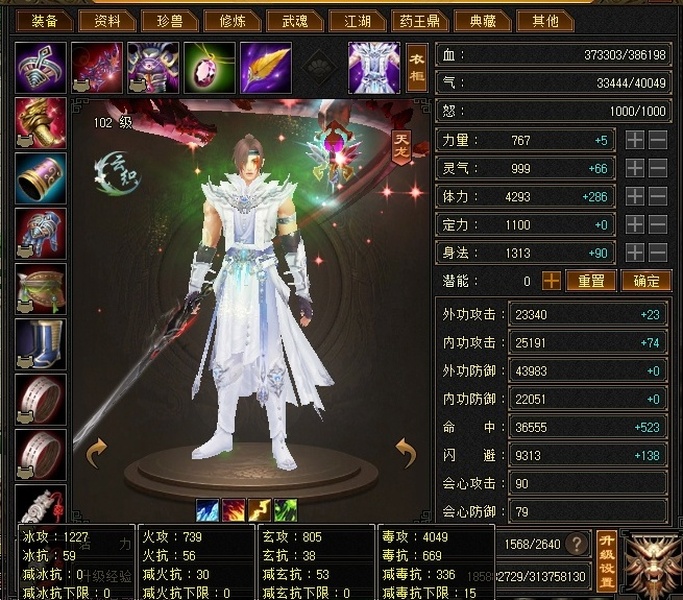Select the pink gem necklace slot
Image resolution: width=683 pixels, height=600 pixels.
(x=209, y=67)
